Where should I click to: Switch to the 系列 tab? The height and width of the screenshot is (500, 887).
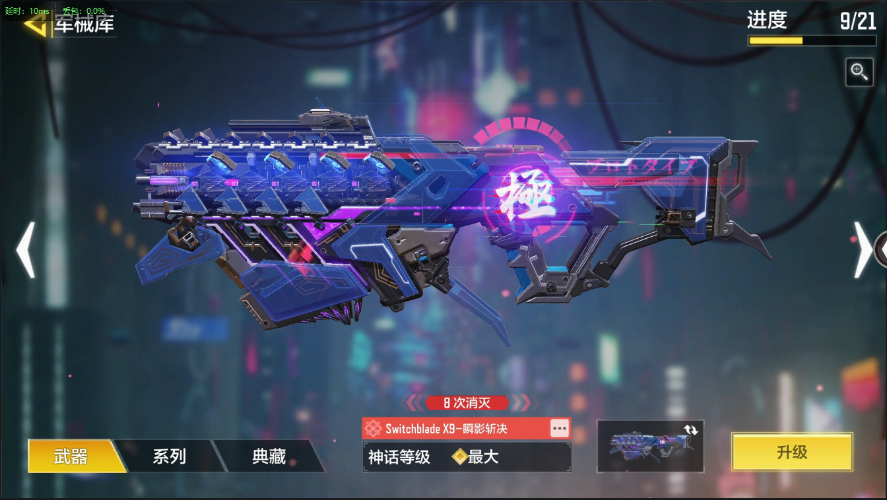(x=168, y=456)
